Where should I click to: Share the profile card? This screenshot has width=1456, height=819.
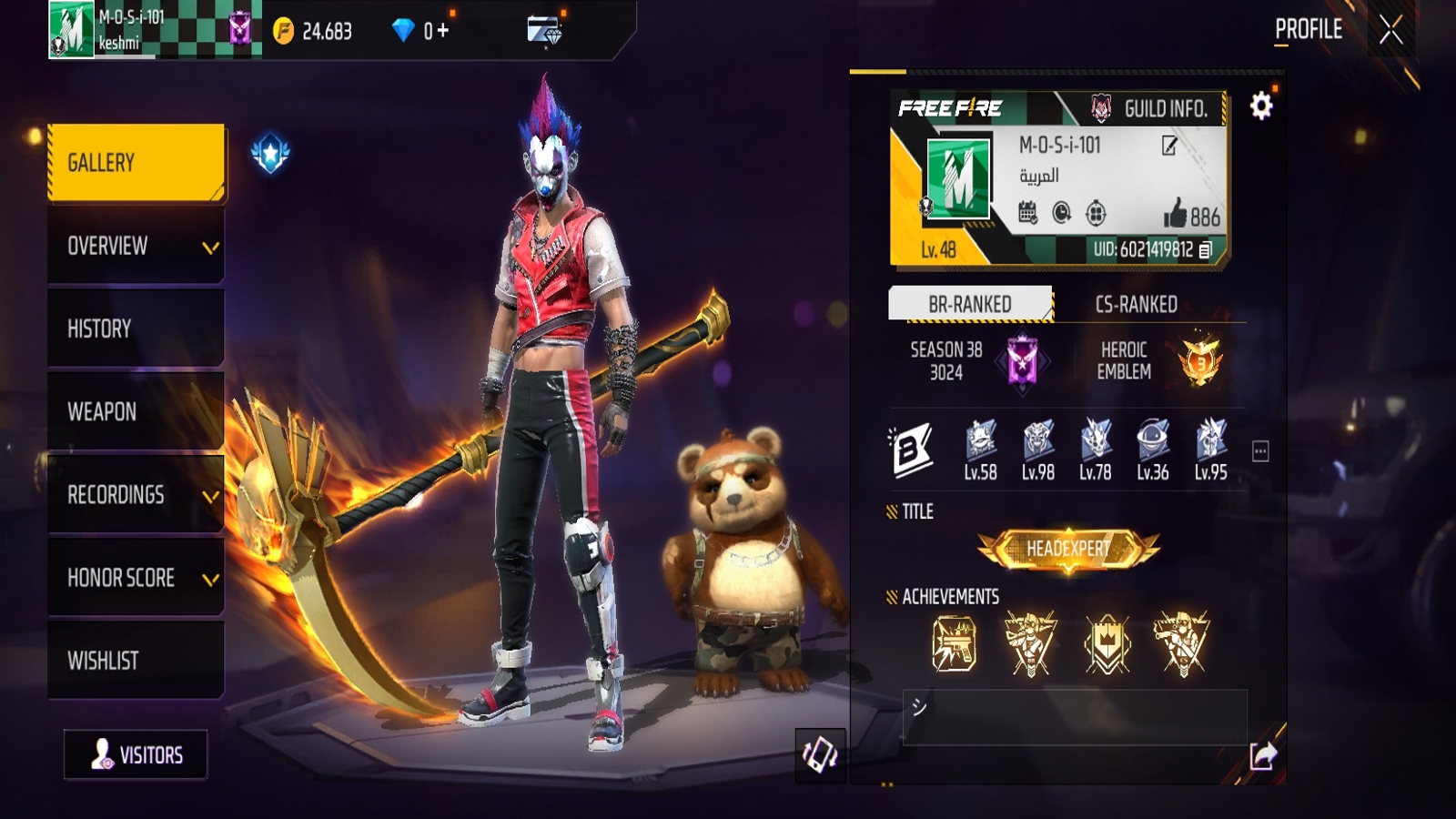coord(1263,755)
